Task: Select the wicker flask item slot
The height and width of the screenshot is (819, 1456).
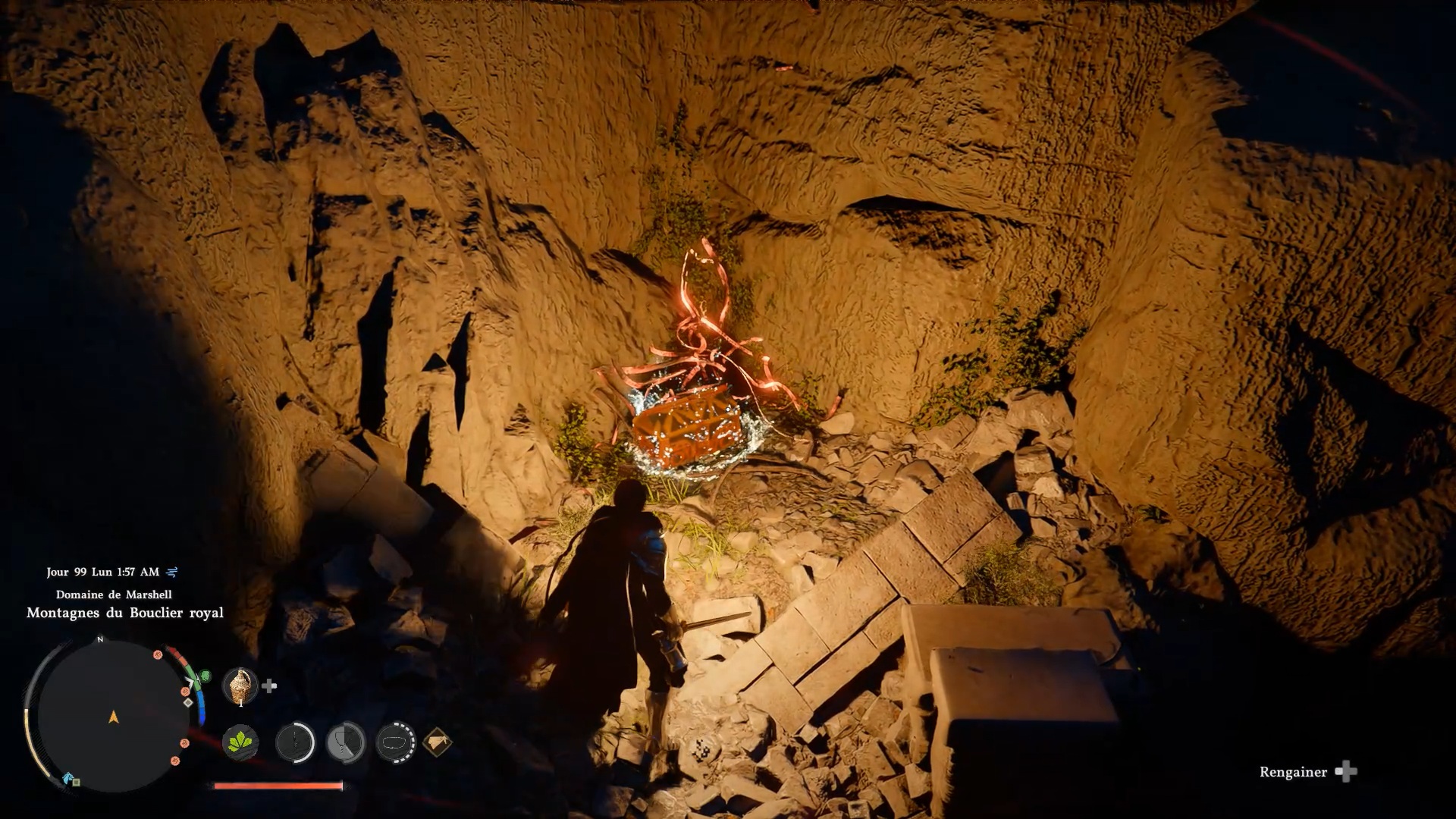Action: (x=240, y=686)
